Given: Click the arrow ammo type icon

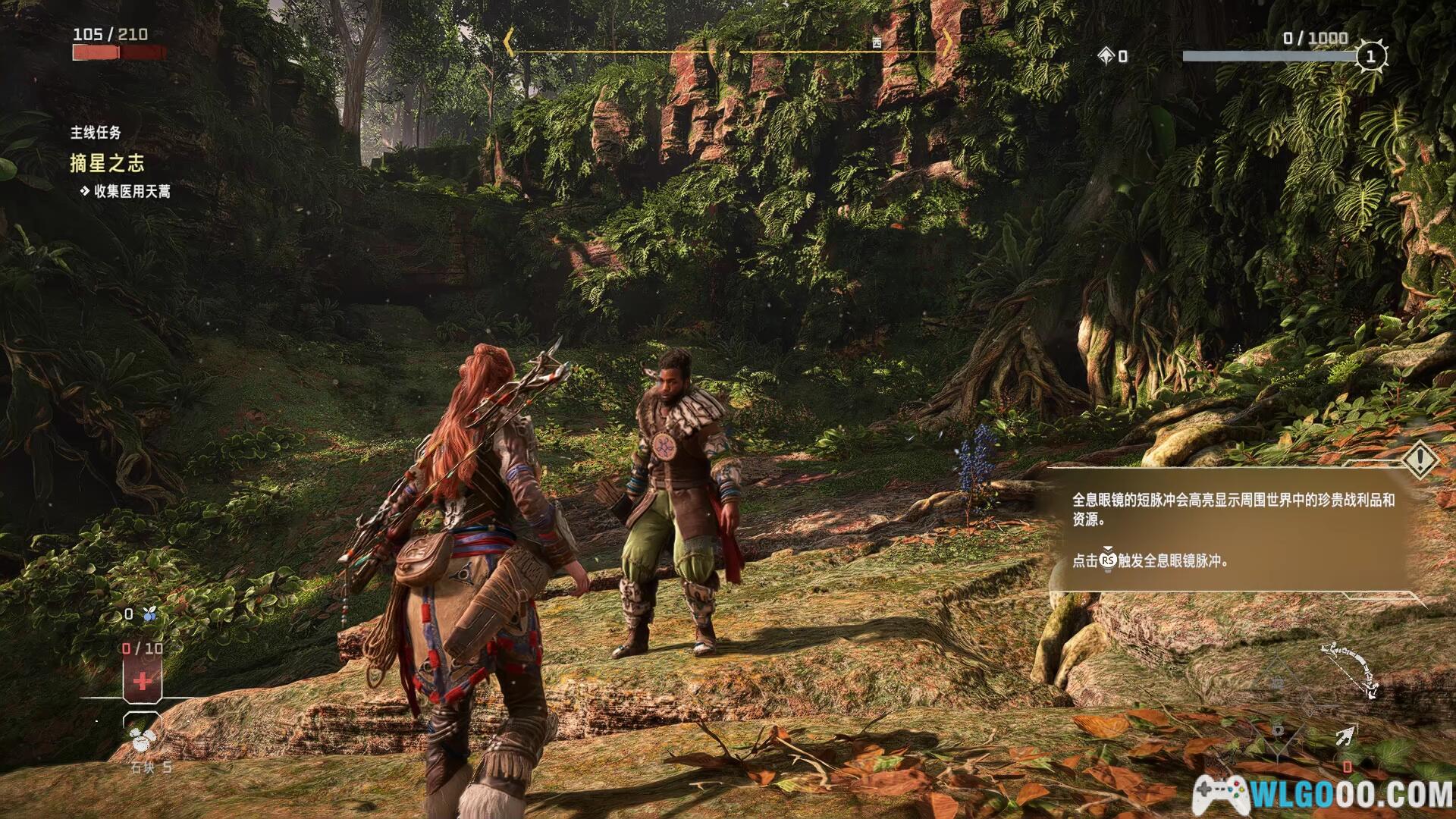Looking at the screenshot, I should [1345, 735].
